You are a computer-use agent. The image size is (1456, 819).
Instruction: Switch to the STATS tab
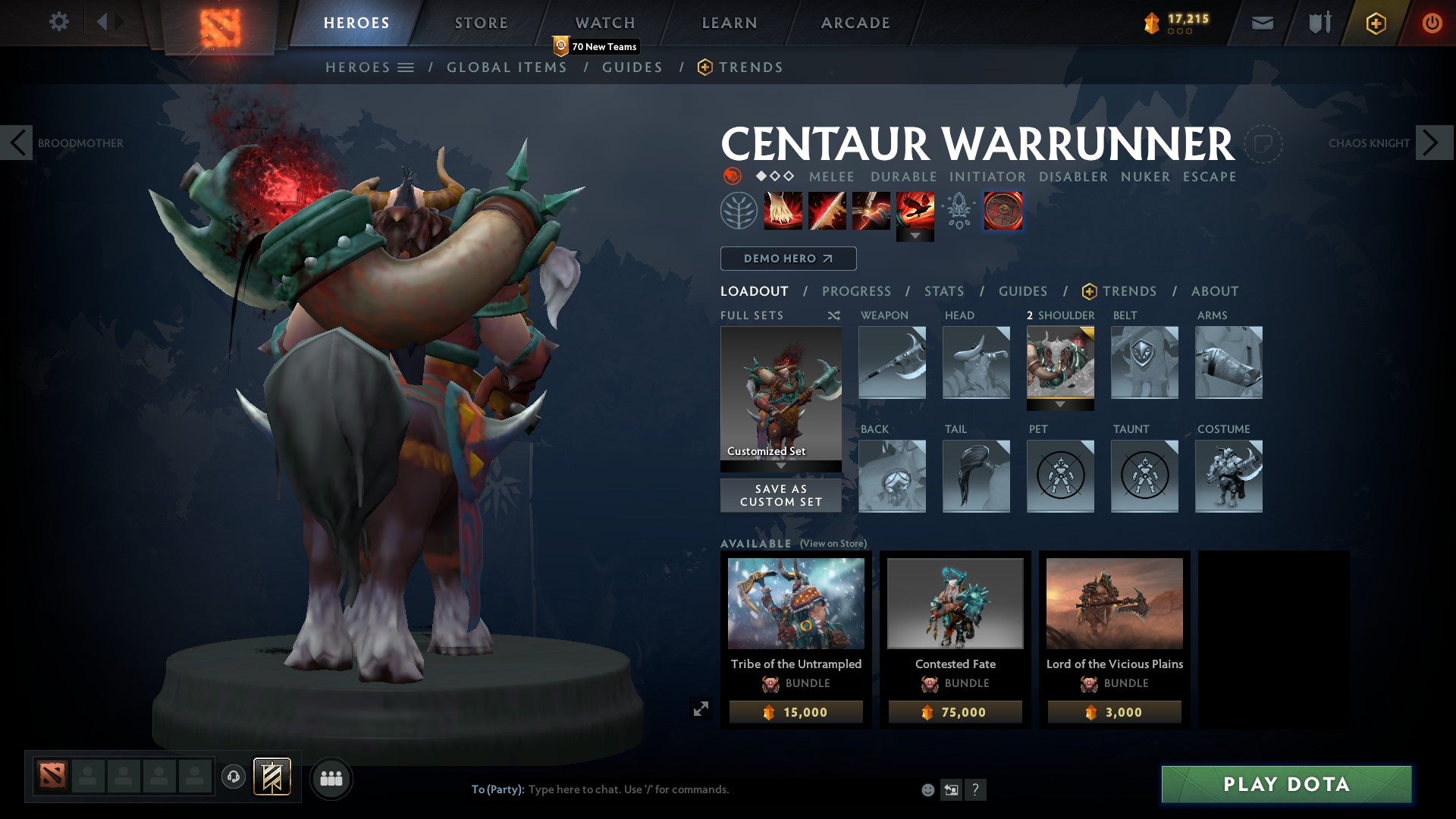[x=943, y=290]
